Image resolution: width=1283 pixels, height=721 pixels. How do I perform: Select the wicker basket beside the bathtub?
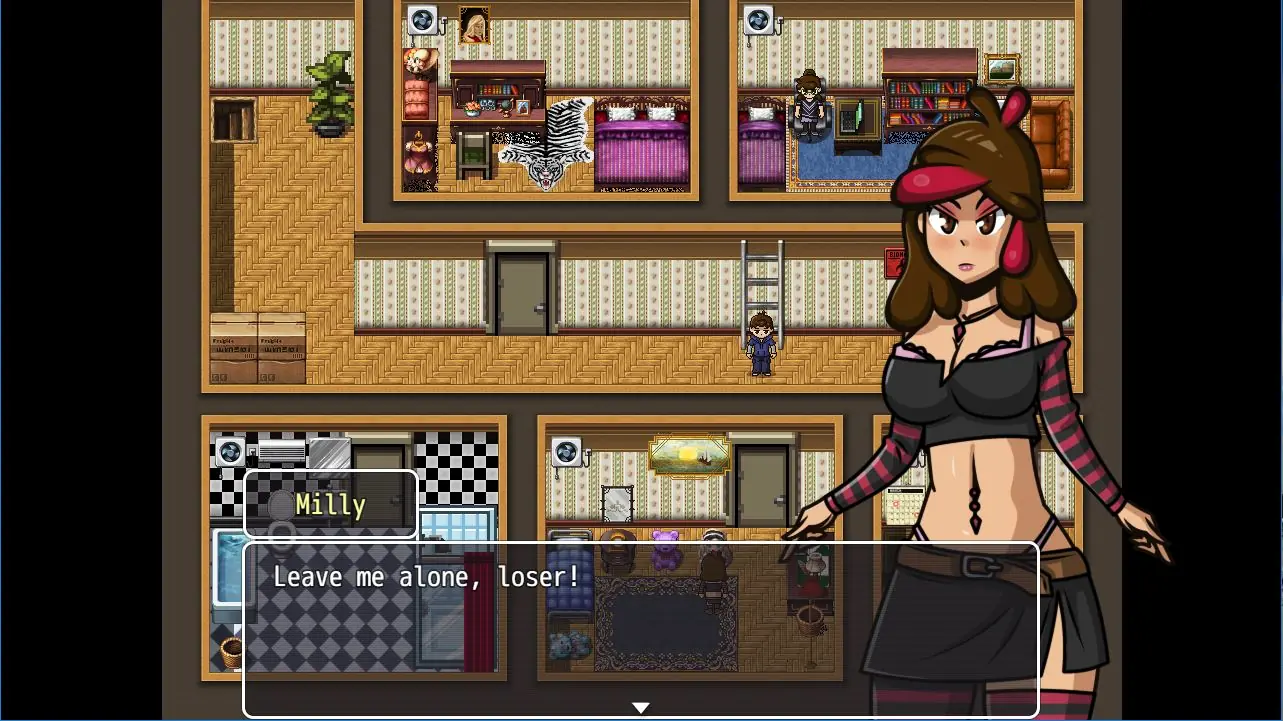[x=229, y=650]
